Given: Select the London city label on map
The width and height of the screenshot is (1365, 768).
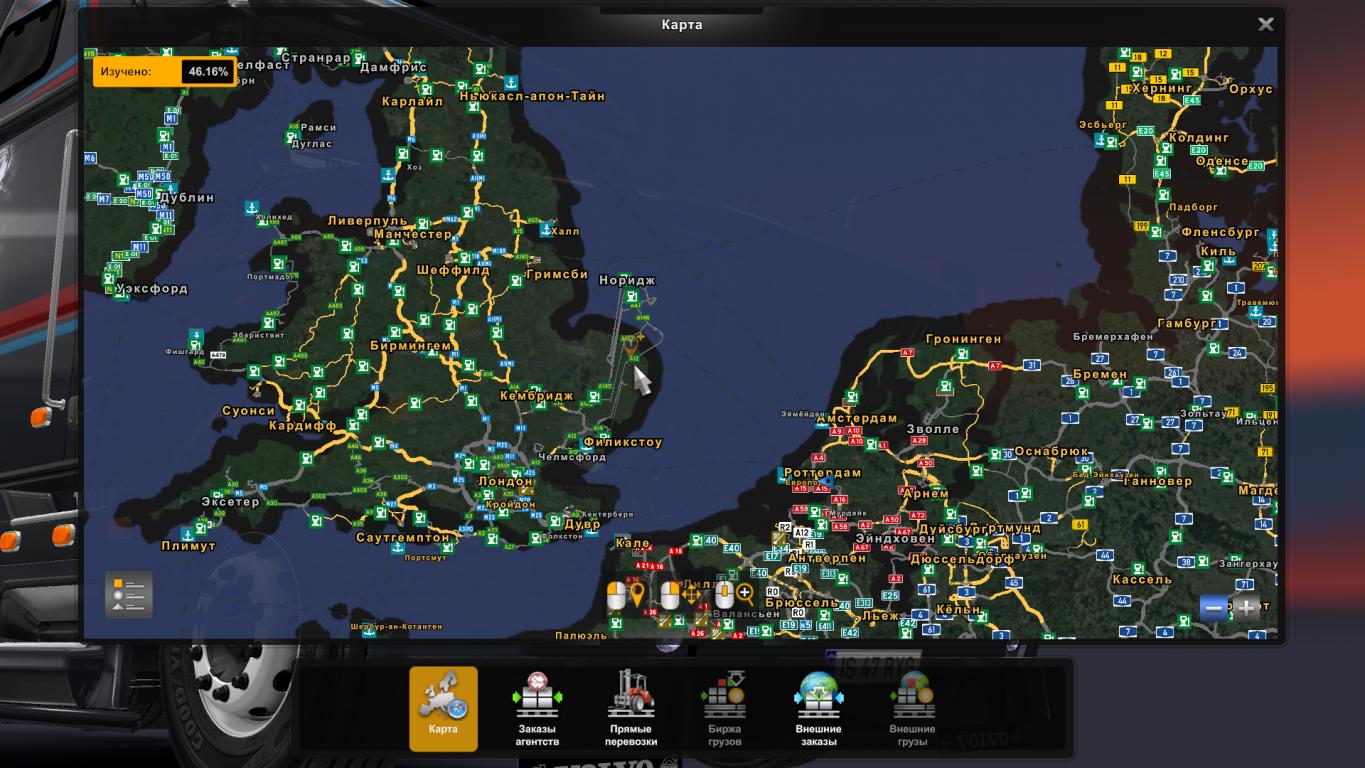Looking at the screenshot, I should point(506,481).
